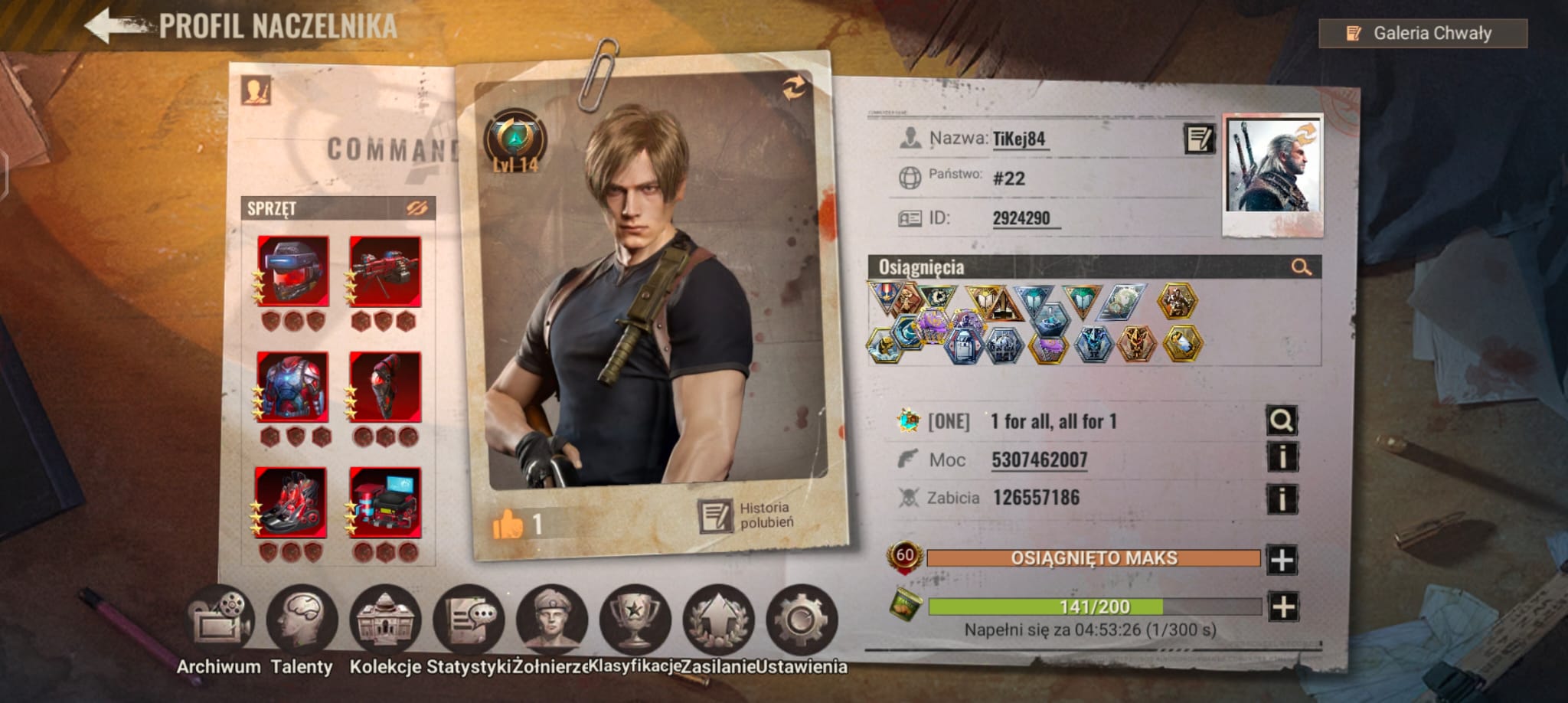
Task: Show info for Zabicia kills
Action: point(1282,499)
